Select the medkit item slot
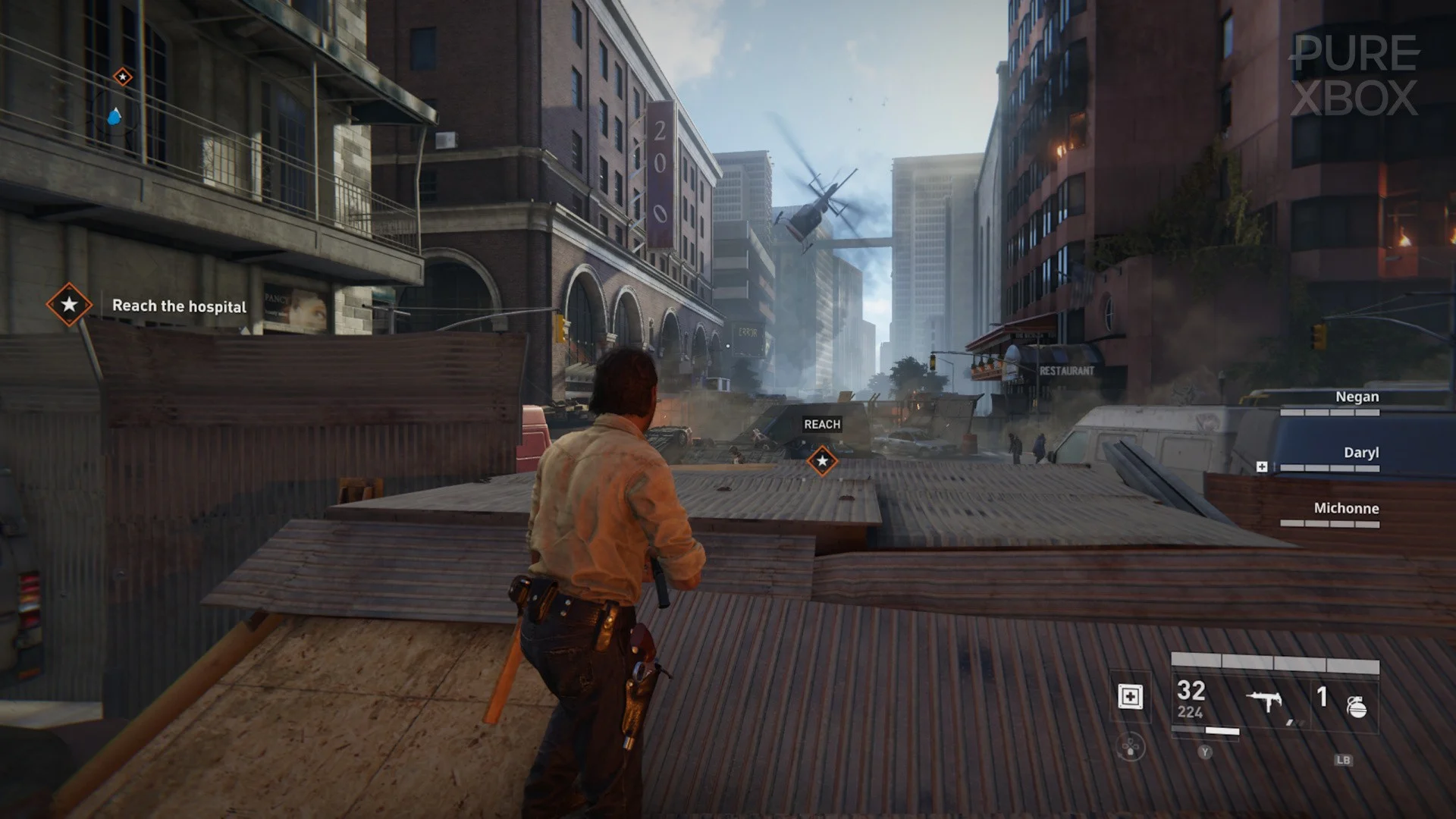The width and height of the screenshot is (1456, 819). [x=1130, y=696]
